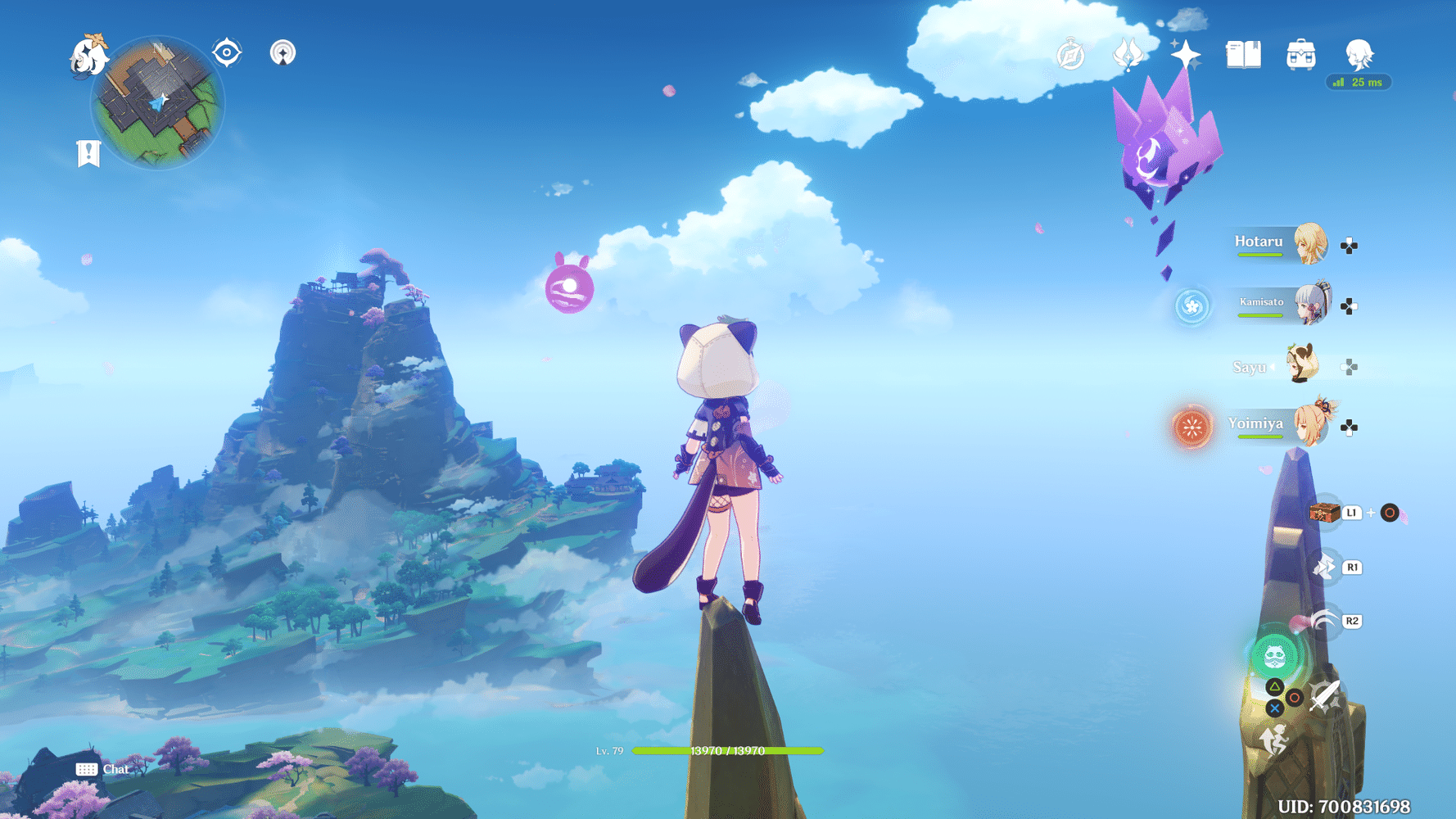The height and width of the screenshot is (819, 1456).
Task: Select Kamisato's character portrait
Action: (1311, 303)
